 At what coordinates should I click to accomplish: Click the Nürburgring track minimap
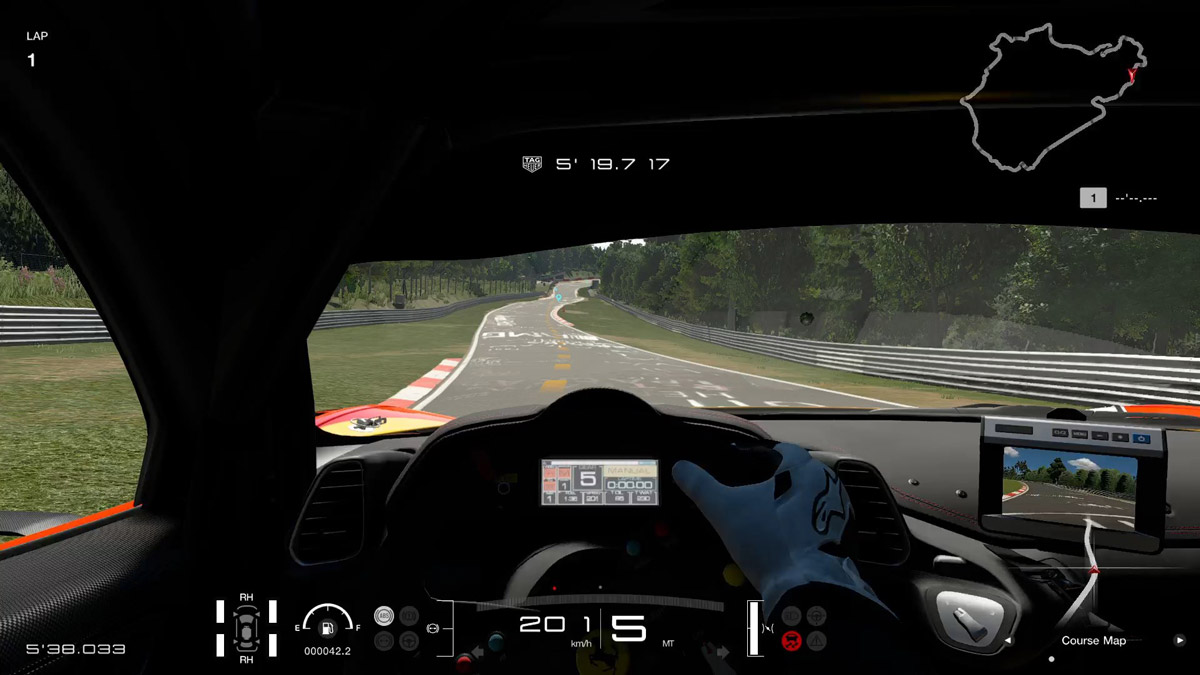click(1052, 97)
